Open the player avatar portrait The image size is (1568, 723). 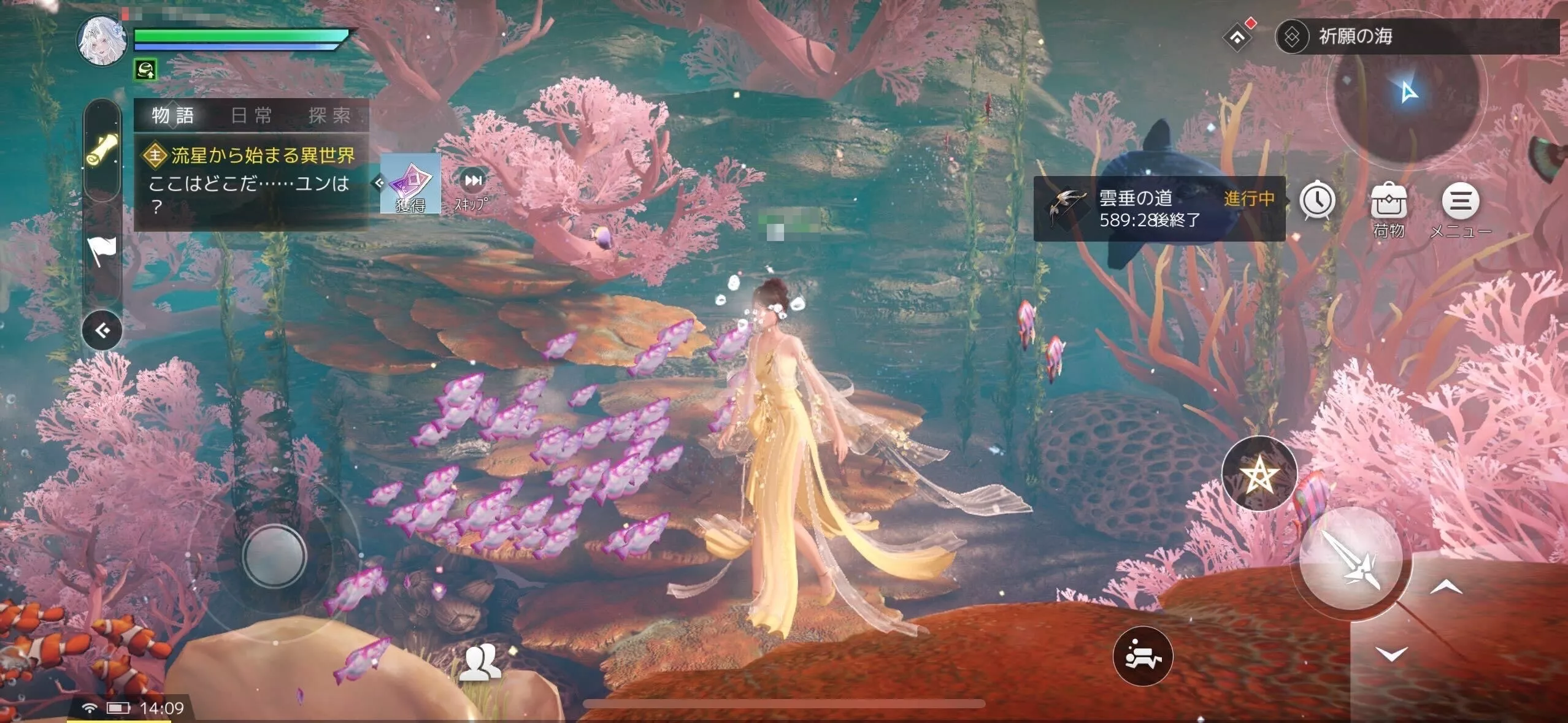click(101, 41)
